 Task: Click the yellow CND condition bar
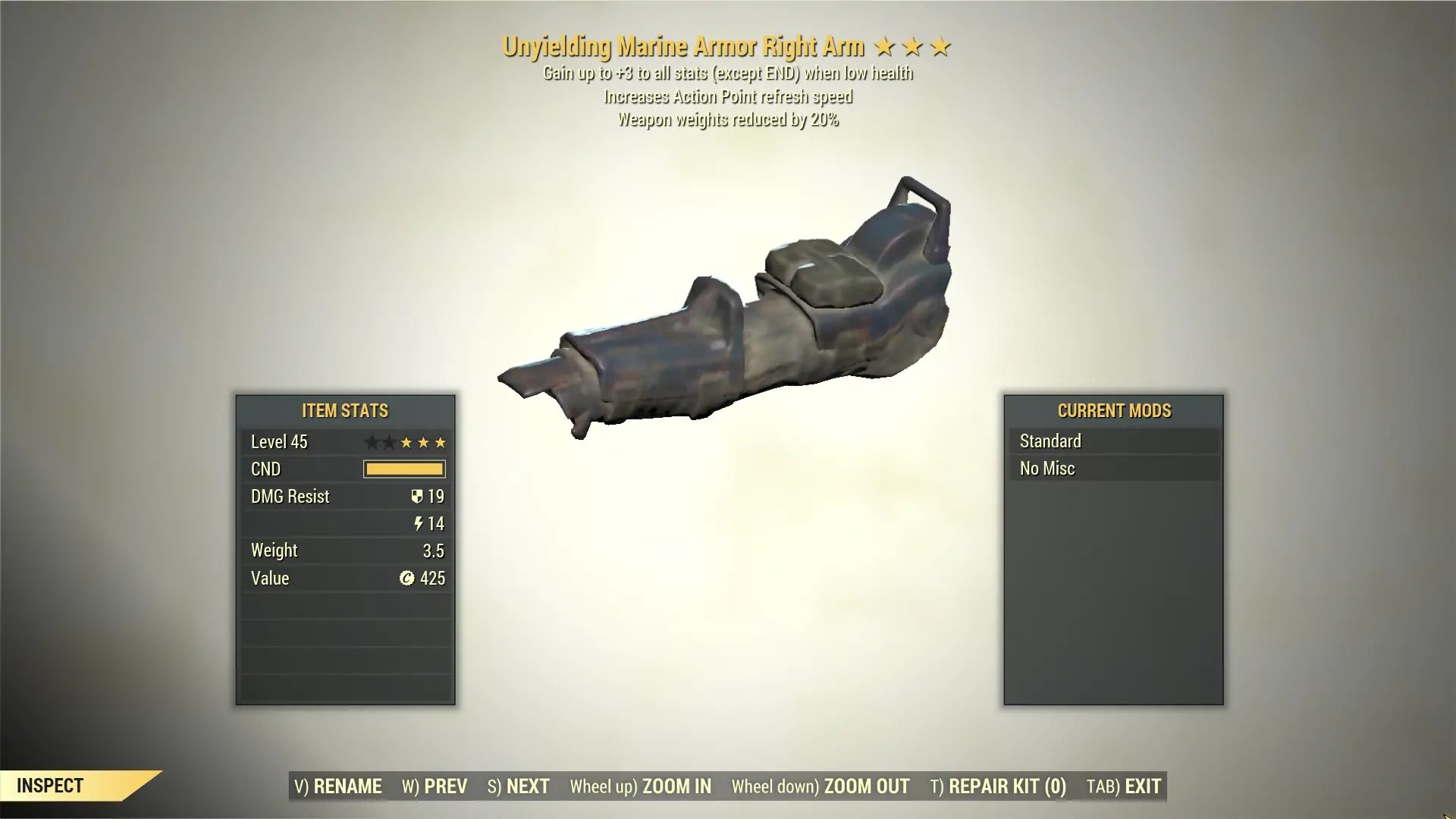pyautogui.click(x=403, y=469)
